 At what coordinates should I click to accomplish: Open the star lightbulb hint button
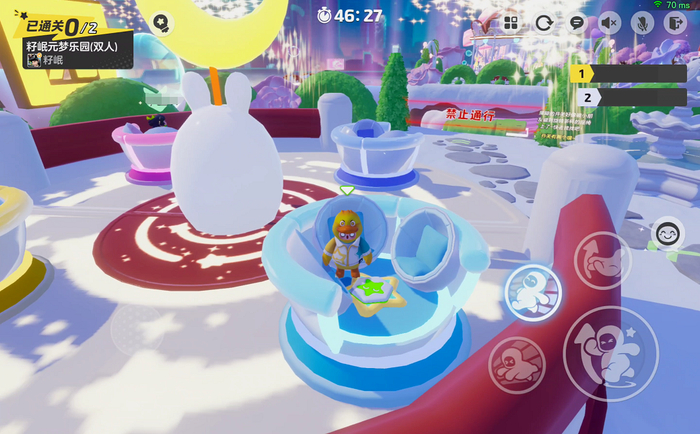pyautogui.click(x=160, y=22)
